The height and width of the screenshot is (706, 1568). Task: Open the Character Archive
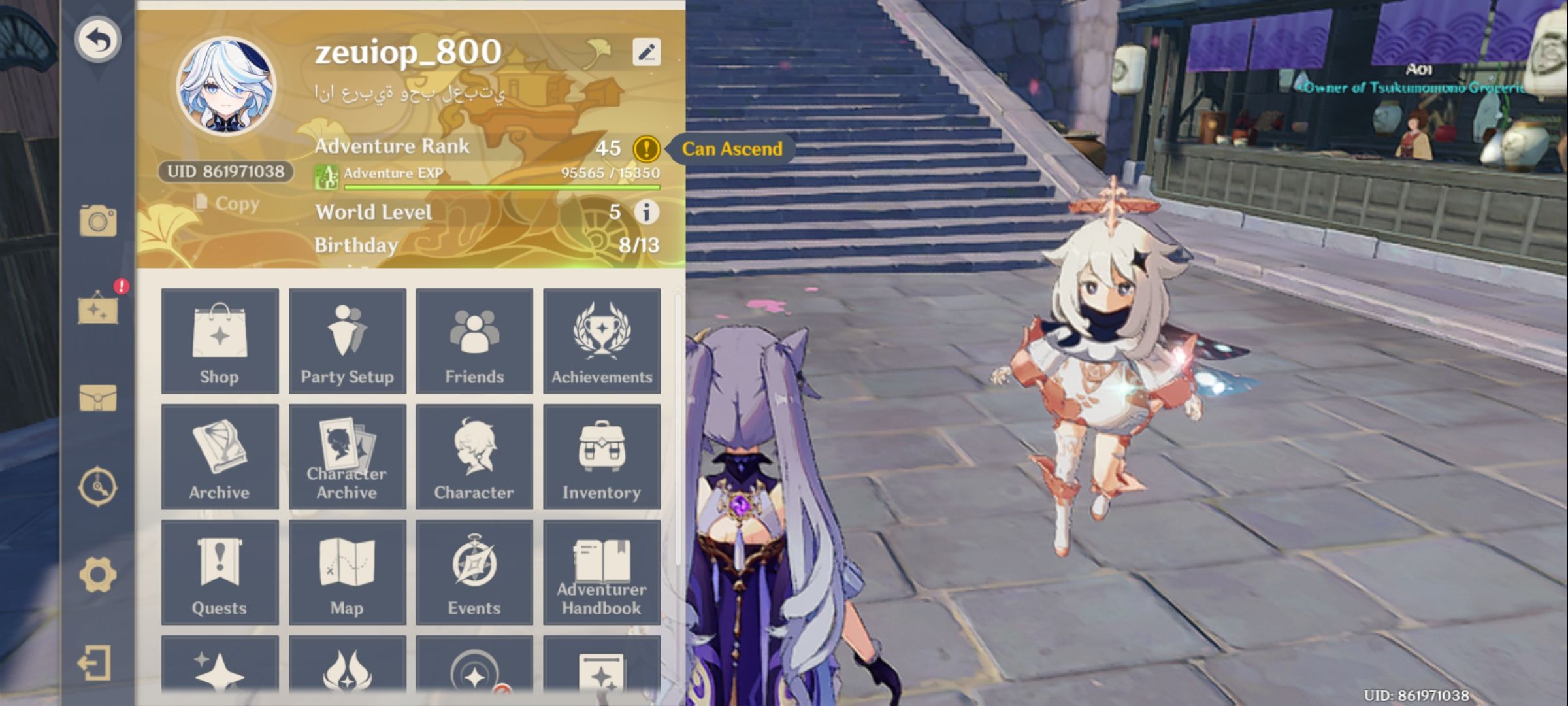pyautogui.click(x=347, y=456)
